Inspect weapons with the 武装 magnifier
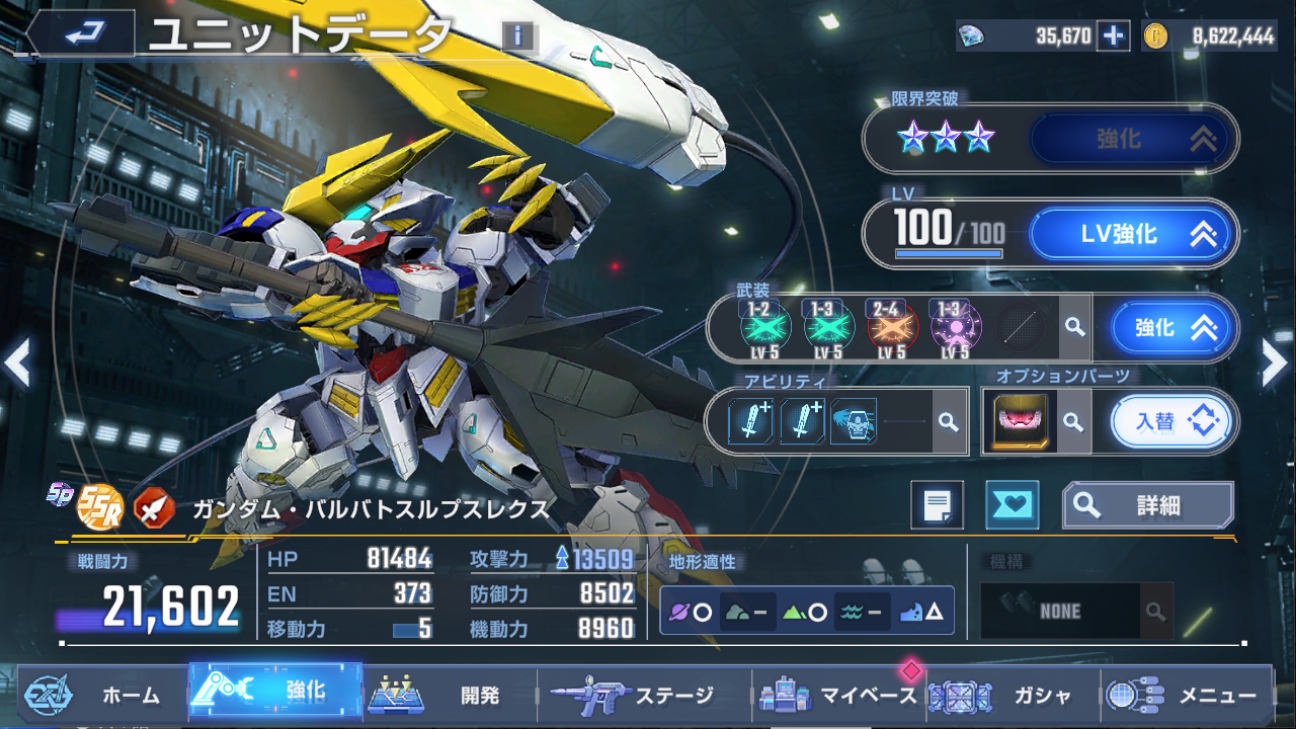This screenshot has width=1296, height=729. coord(1075,327)
